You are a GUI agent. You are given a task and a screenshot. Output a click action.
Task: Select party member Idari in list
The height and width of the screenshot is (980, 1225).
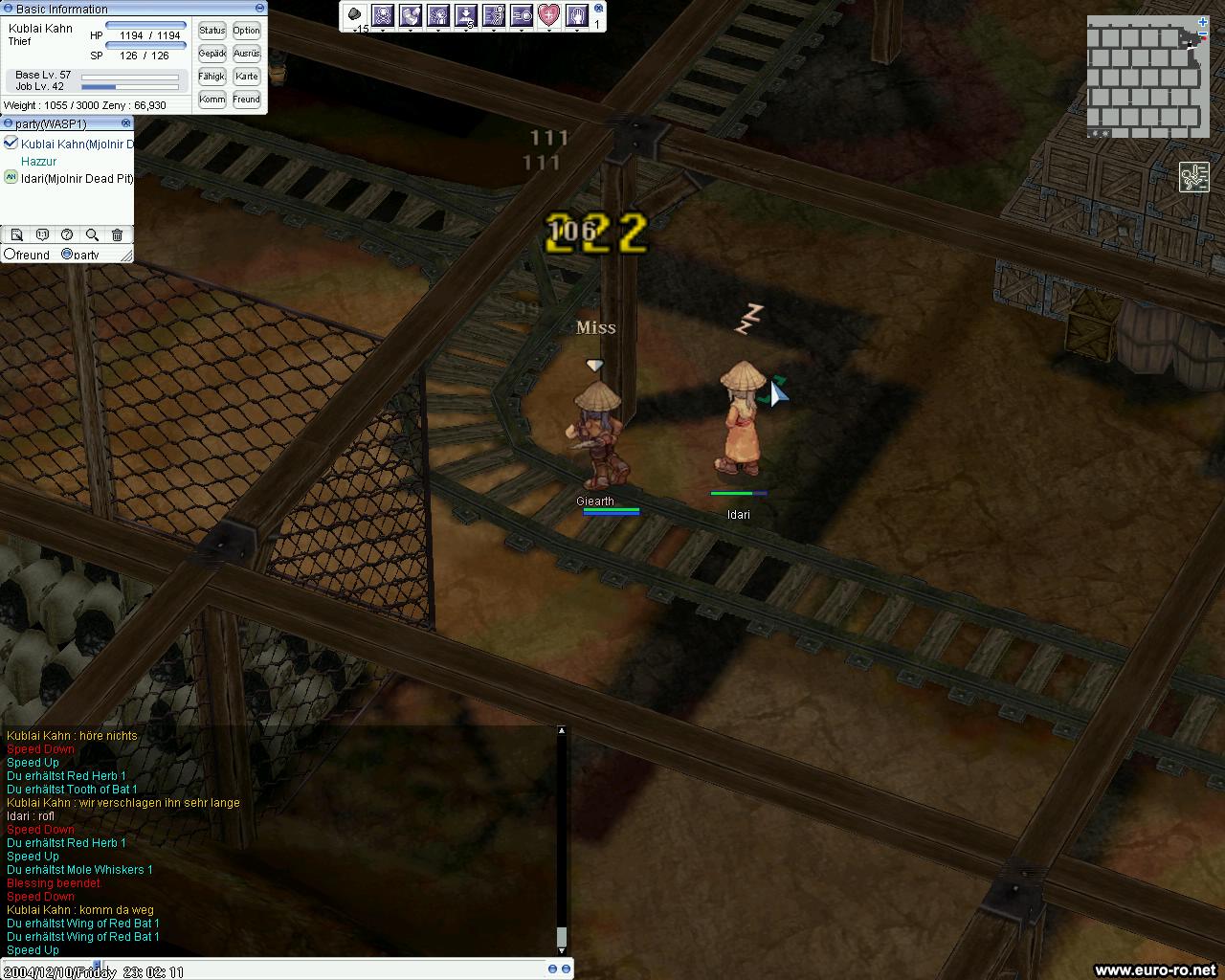point(77,178)
